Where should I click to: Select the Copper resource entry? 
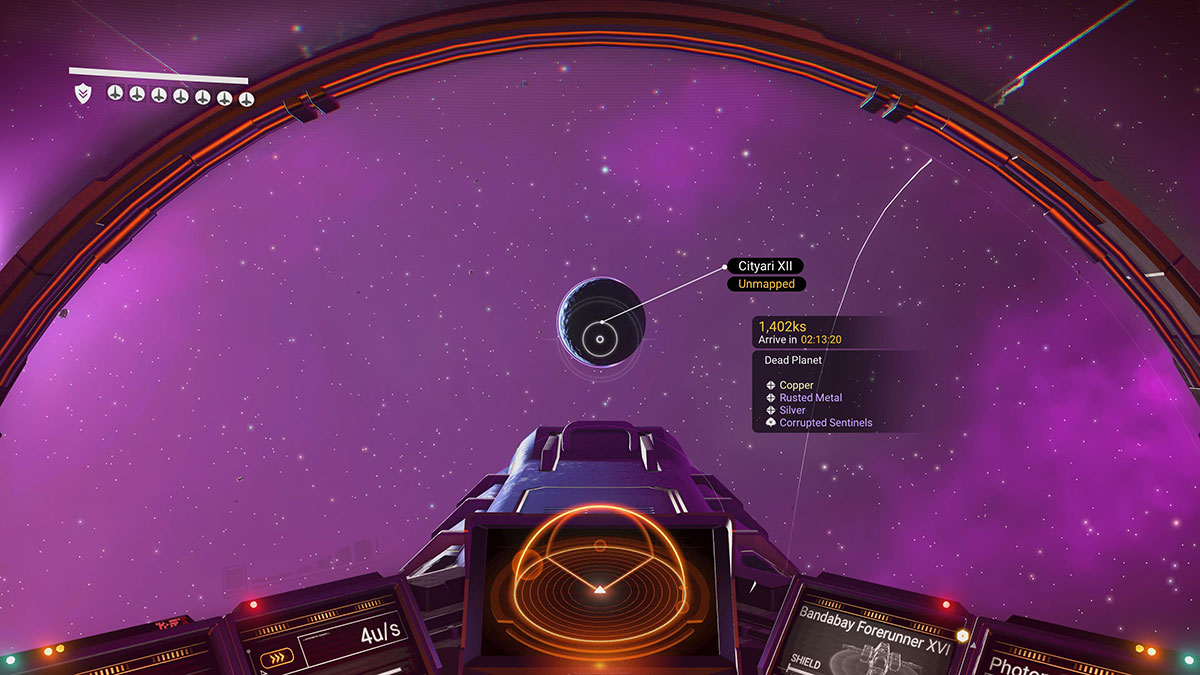coord(796,385)
